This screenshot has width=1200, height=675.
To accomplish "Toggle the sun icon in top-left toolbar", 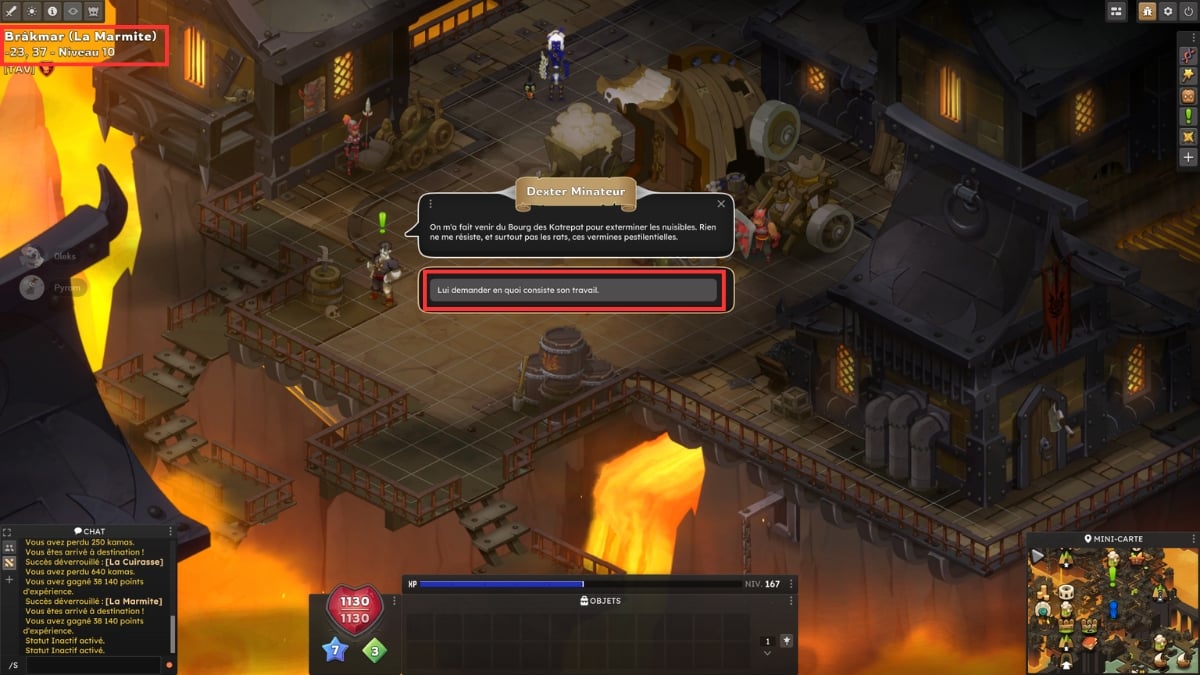I will [33, 11].
